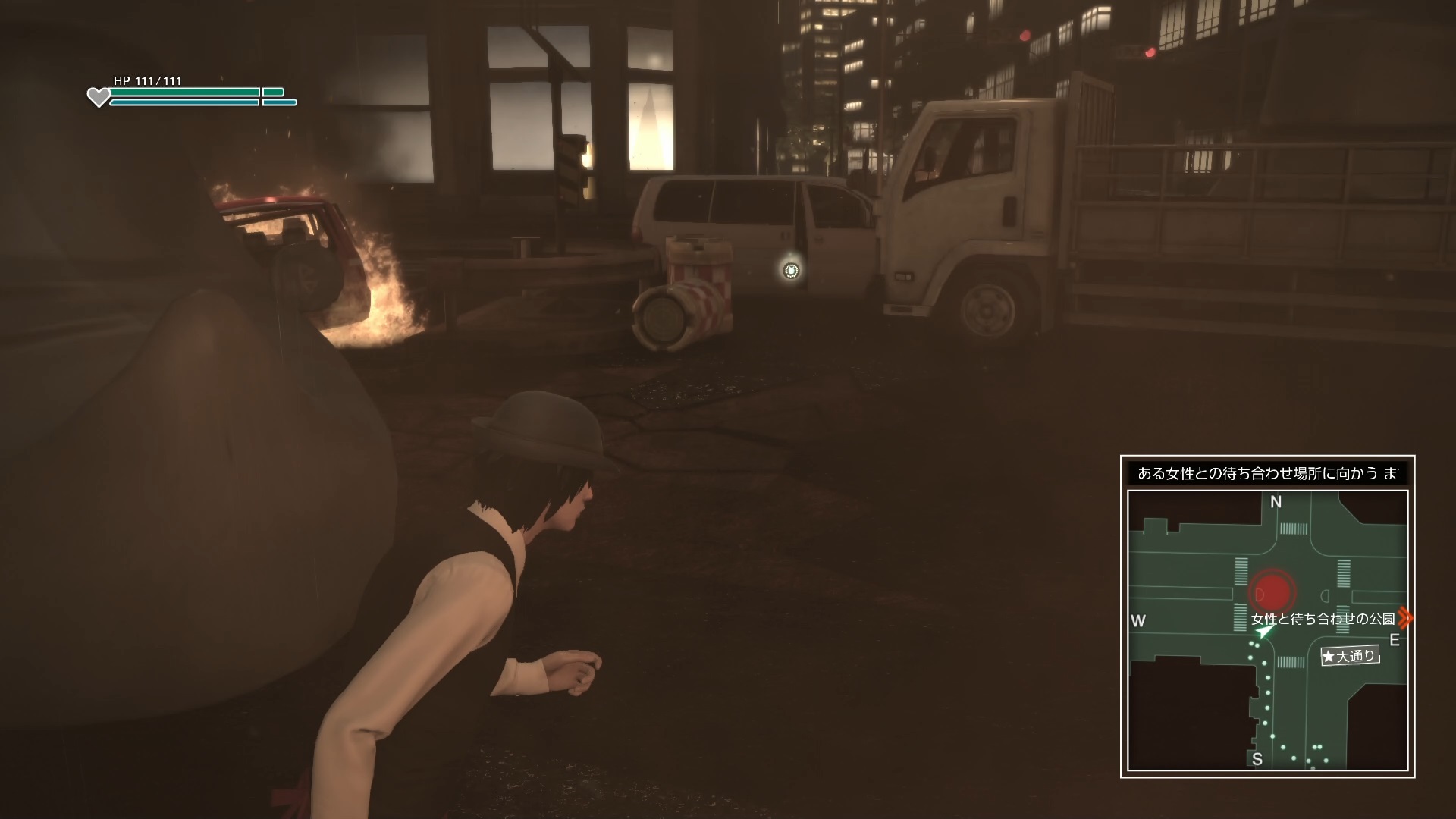Select the red destination marker on minimap
This screenshot has height=819, width=1456.
coord(1273,591)
